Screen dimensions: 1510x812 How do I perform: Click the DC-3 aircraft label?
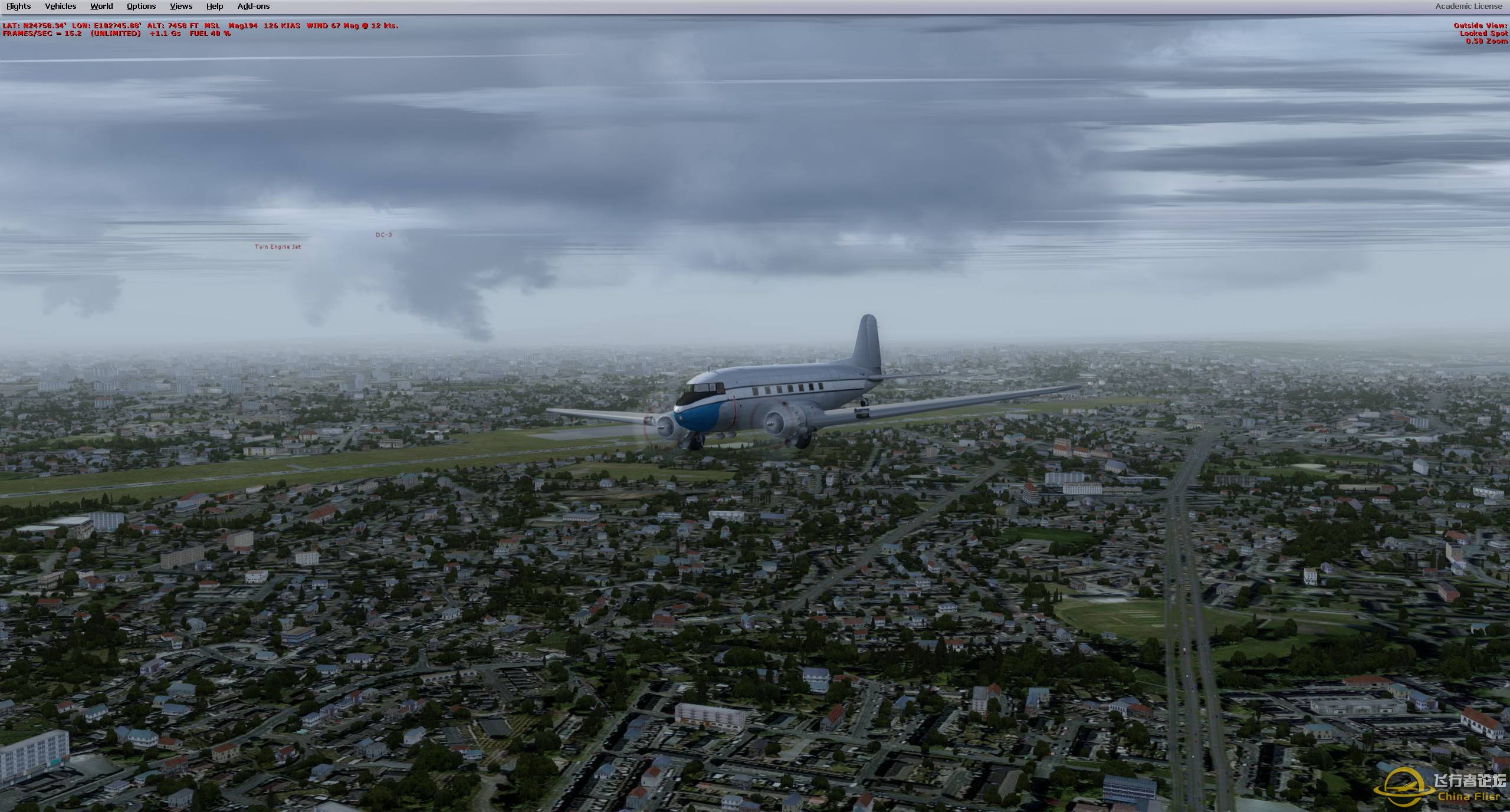tap(383, 235)
